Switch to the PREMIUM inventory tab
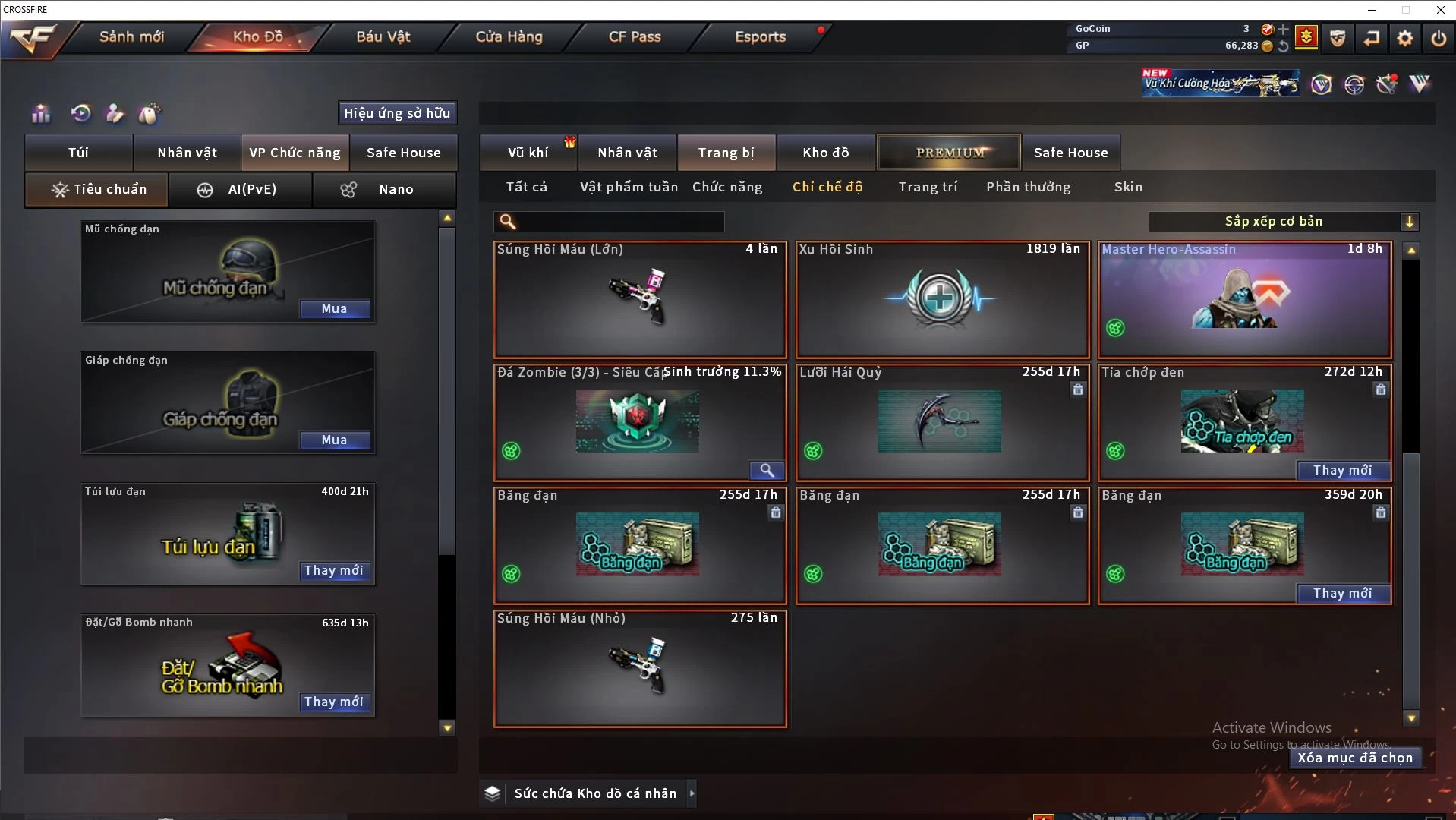 tap(950, 153)
